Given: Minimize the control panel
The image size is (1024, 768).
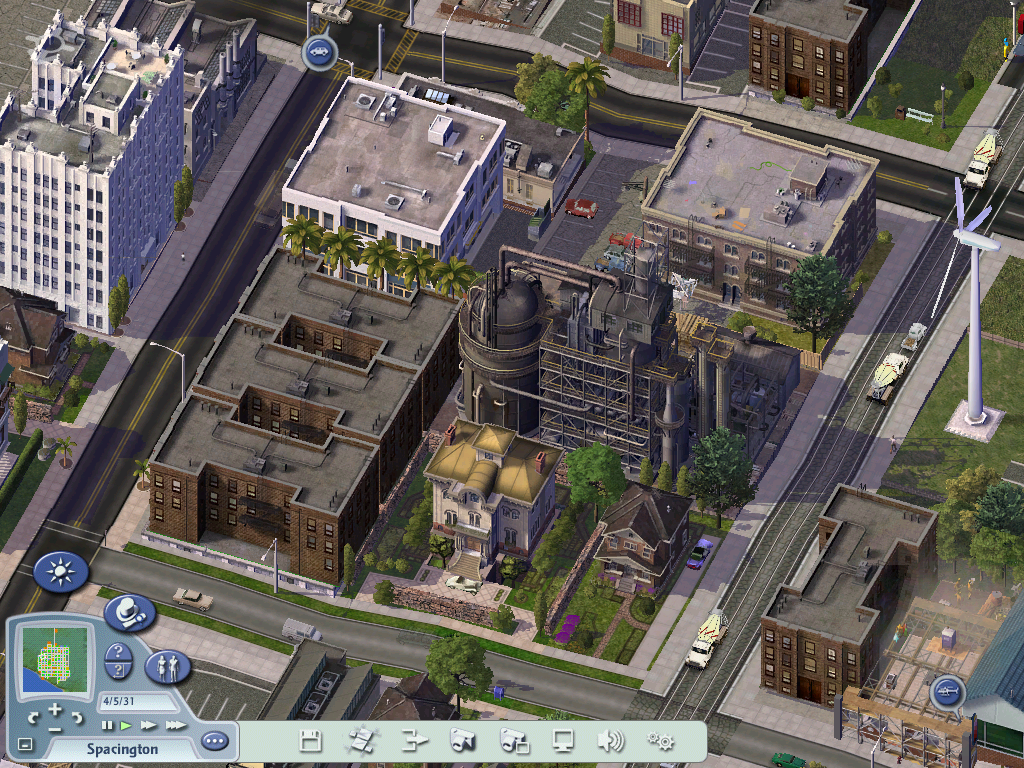Looking at the screenshot, I should pyautogui.click(x=26, y=744).
